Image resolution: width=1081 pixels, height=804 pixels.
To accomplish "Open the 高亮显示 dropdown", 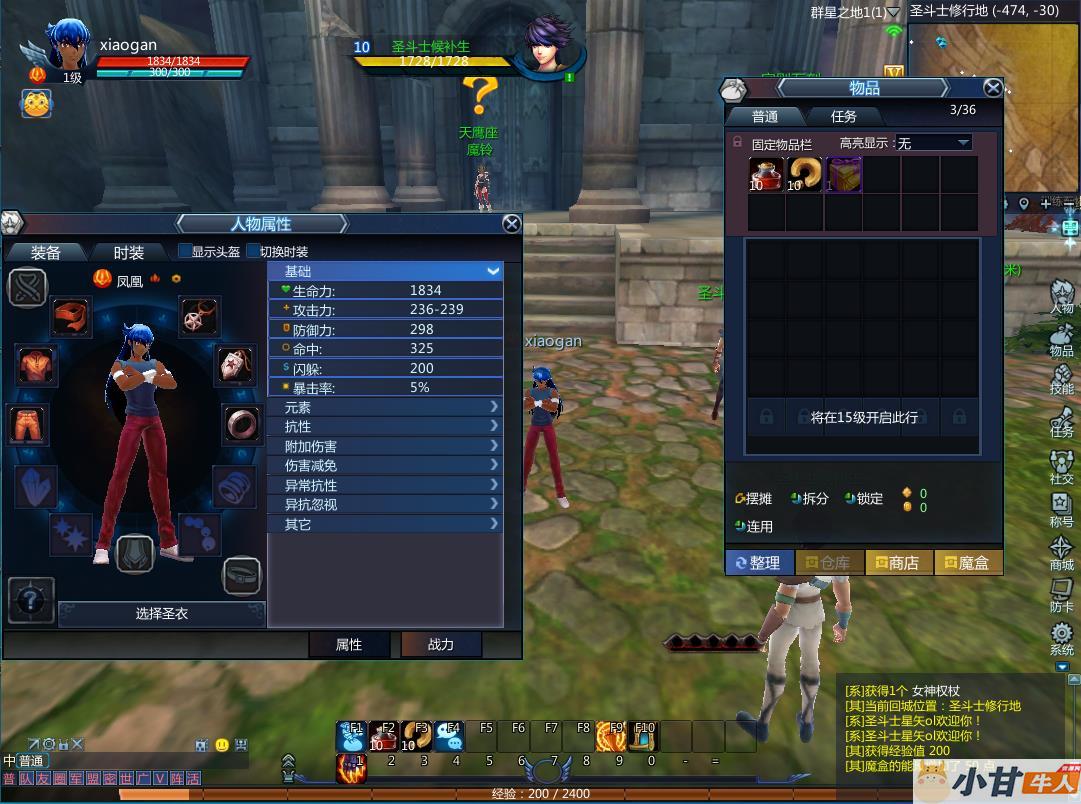I will [x=934, y=143].
